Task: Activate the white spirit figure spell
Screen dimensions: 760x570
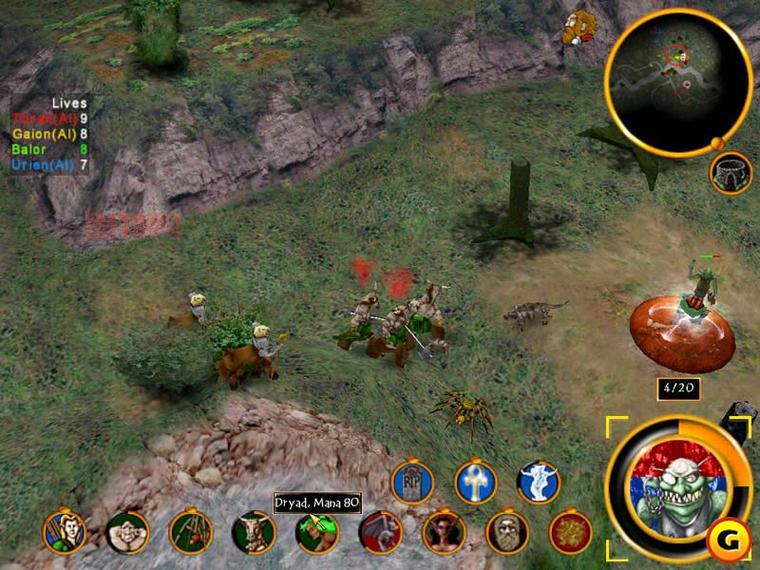Action: pyautogui.click(x=539, y=482)
